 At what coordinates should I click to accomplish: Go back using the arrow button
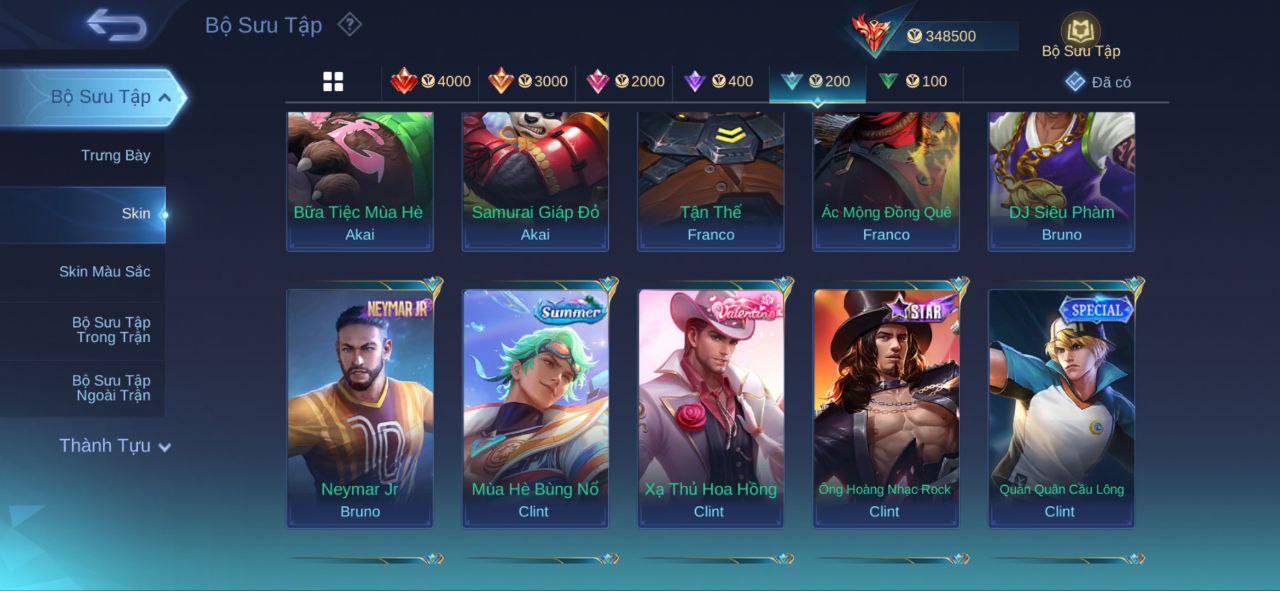tap(116, 25)
